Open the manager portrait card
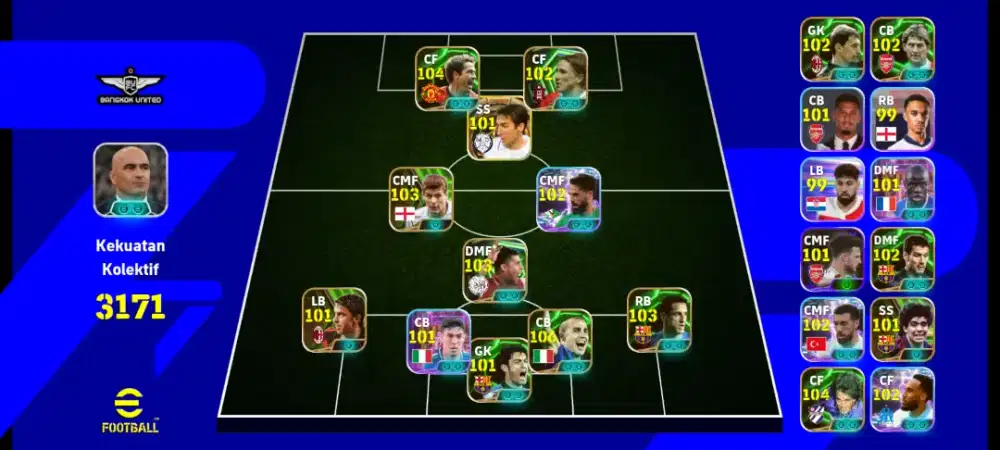 (x=130, y=179)
